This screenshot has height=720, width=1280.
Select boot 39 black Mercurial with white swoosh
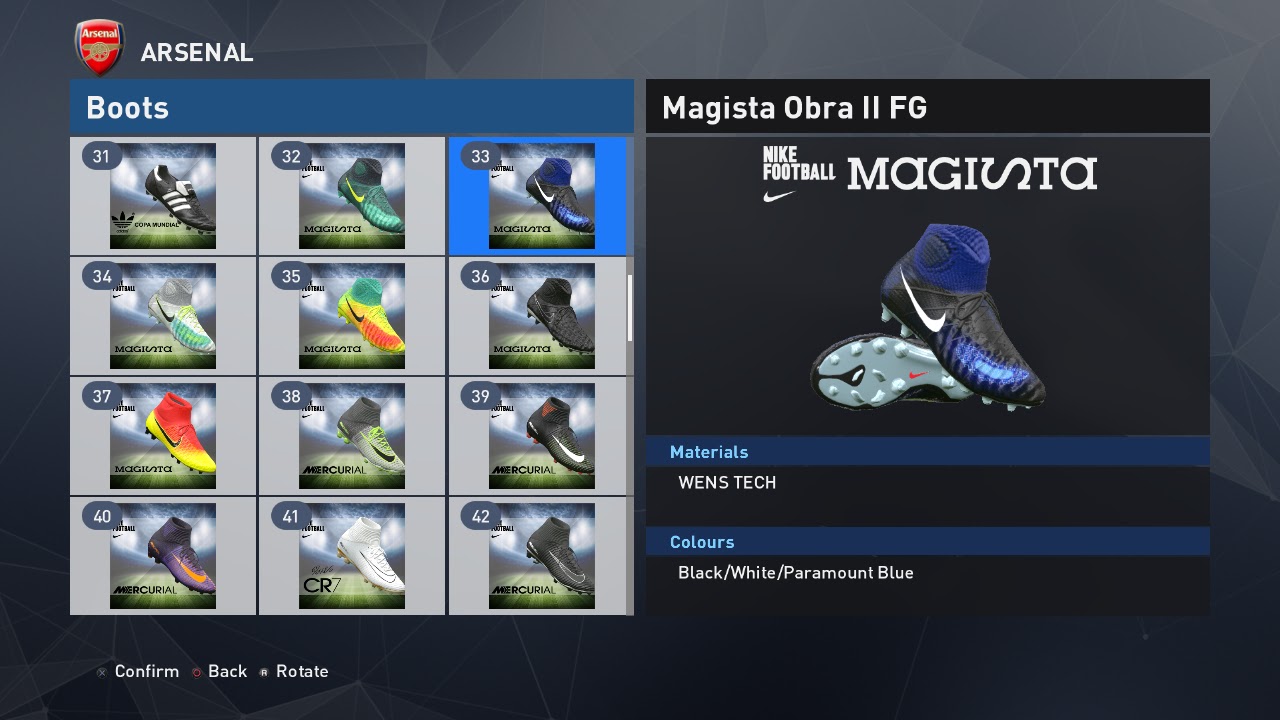pos(541,436)
